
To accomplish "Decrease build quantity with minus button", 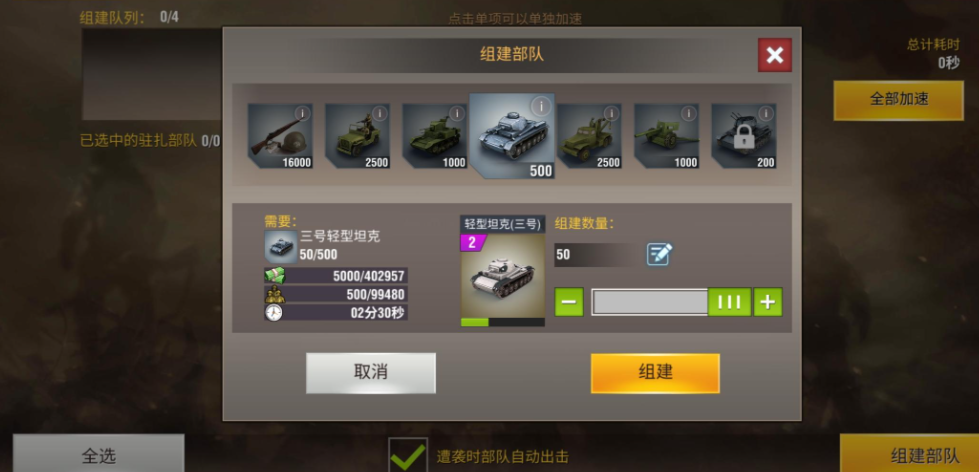I will point(569,301).
